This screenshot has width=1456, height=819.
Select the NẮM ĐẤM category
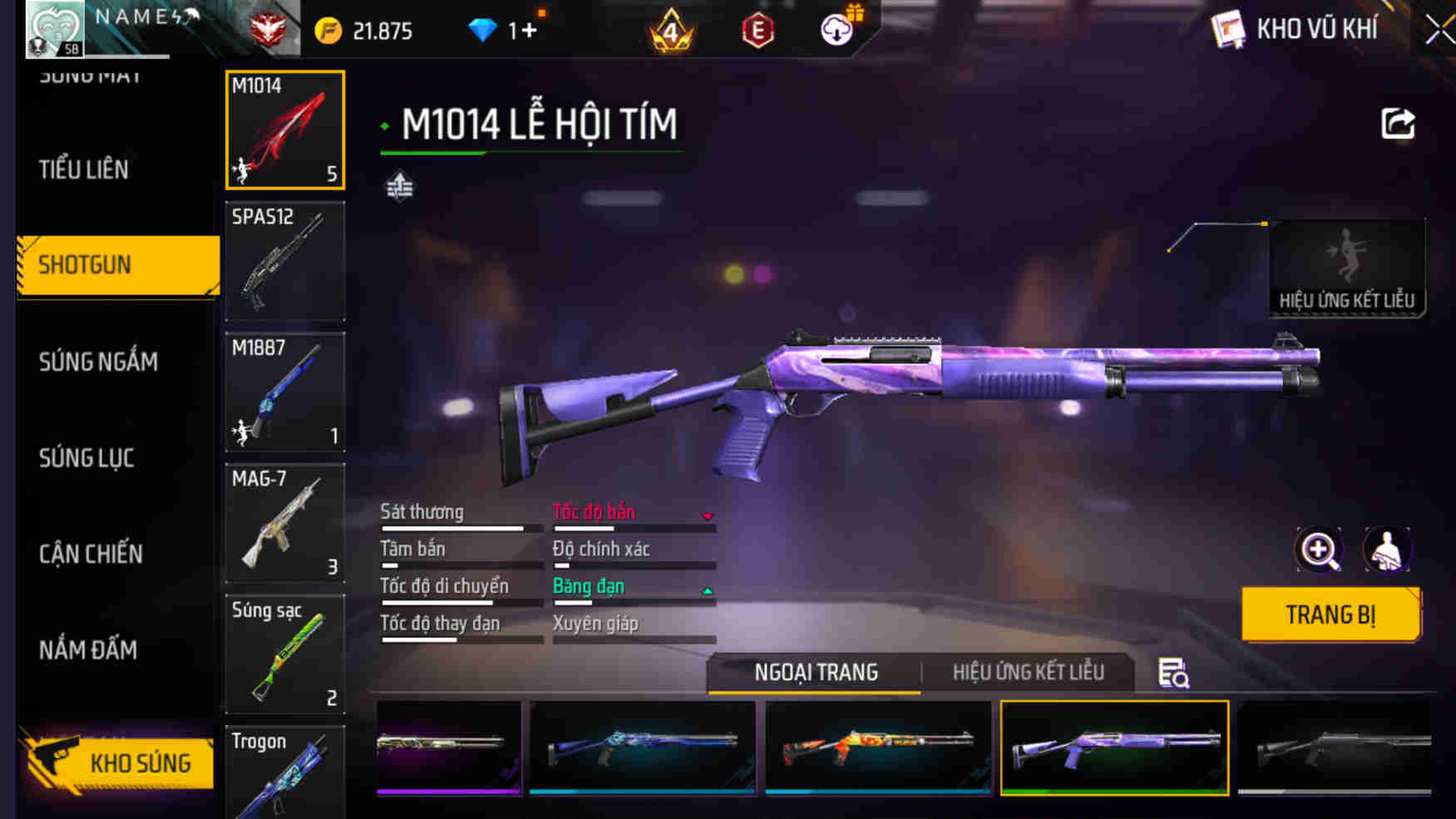[x=88, y=650]
